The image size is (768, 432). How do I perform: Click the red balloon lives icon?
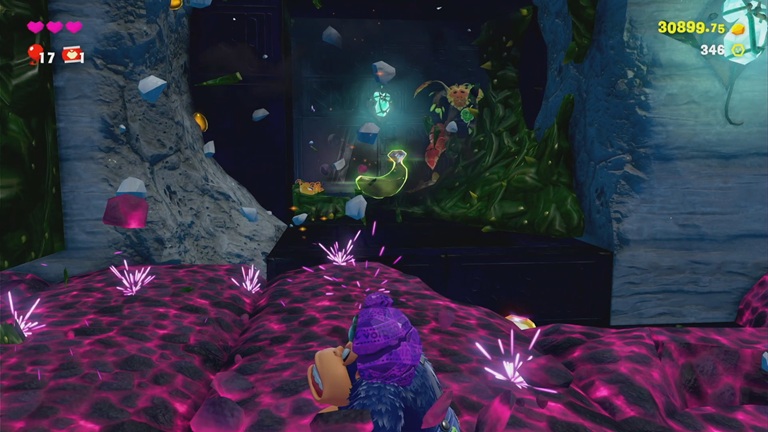click(35, 53)
